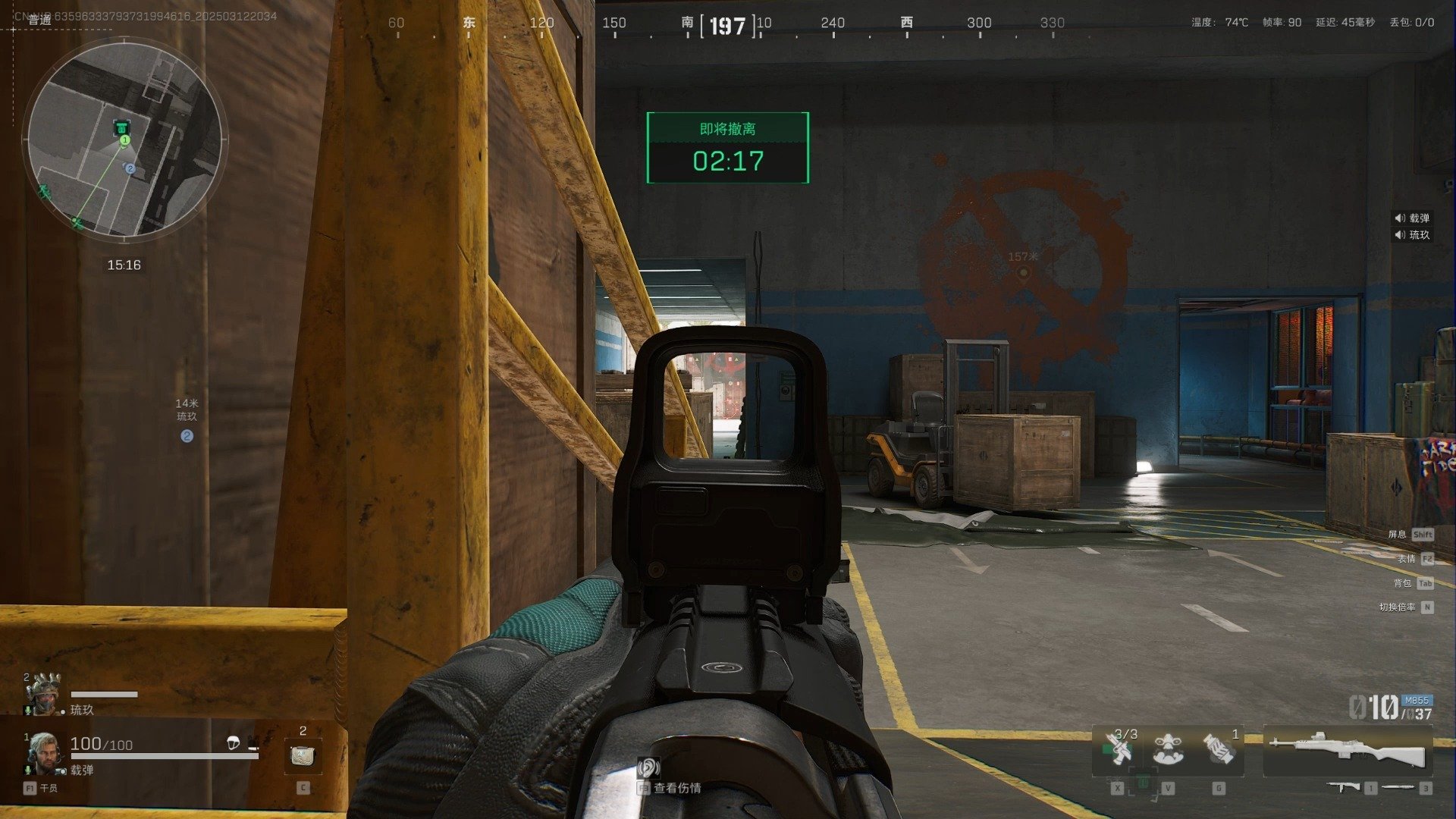Click the helmet armor status icon
Image resolution: width=1456 pixels, height=819 pixels.
tap(234, 743)
